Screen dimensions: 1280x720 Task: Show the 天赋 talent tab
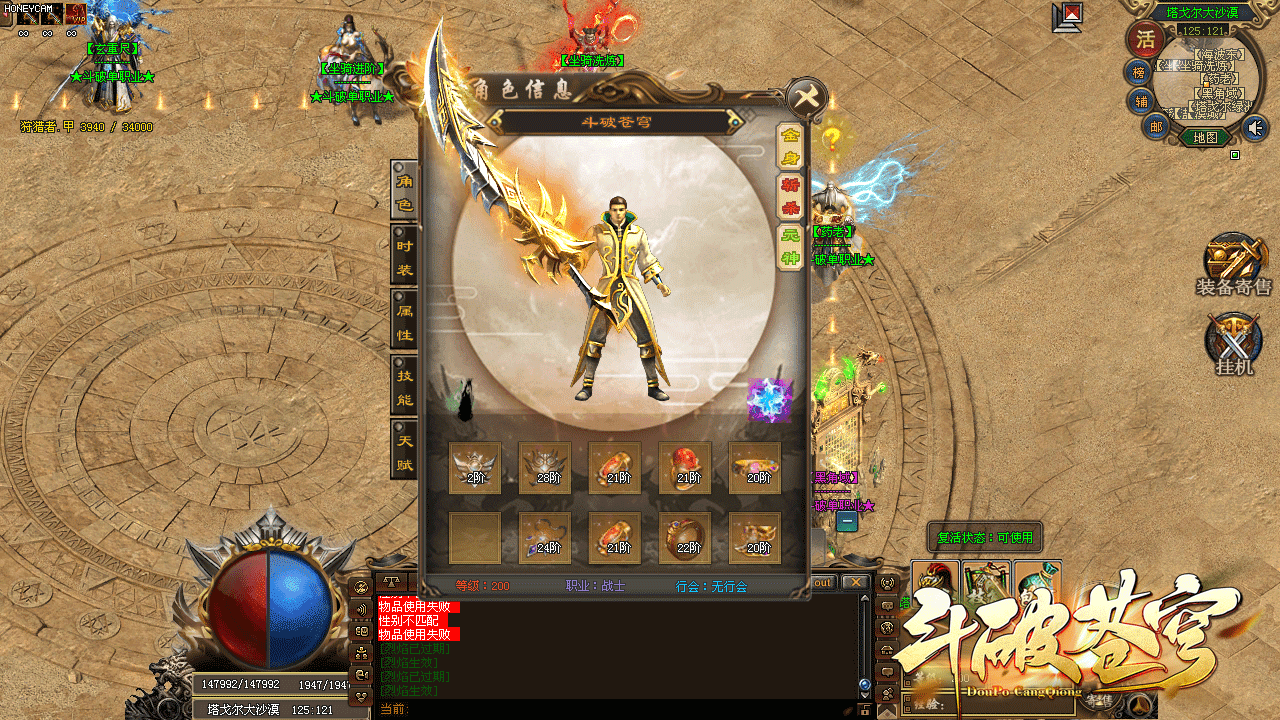[404, 452]
